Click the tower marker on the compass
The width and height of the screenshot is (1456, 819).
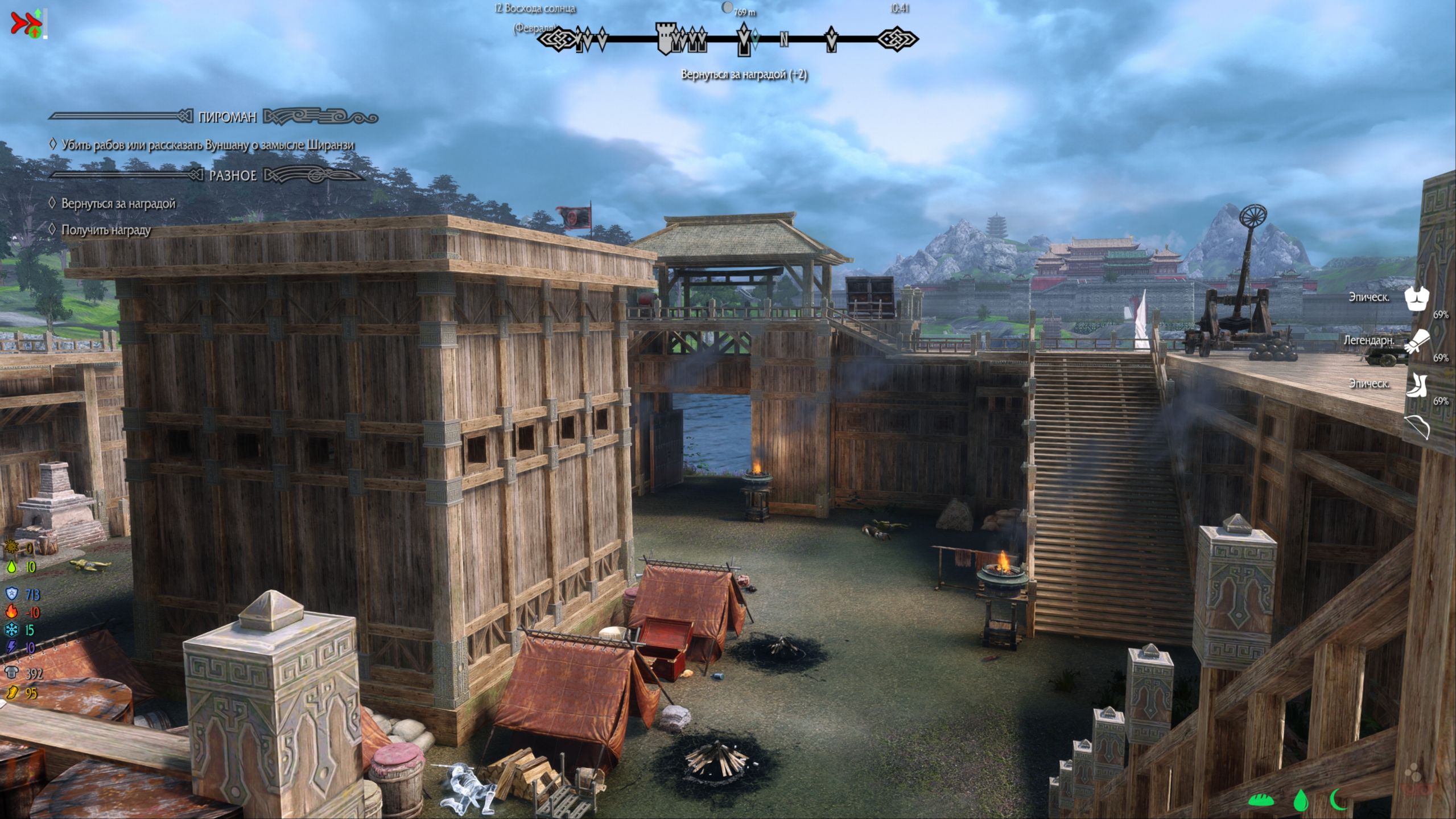pyautogui.click(x=665, y=39)
